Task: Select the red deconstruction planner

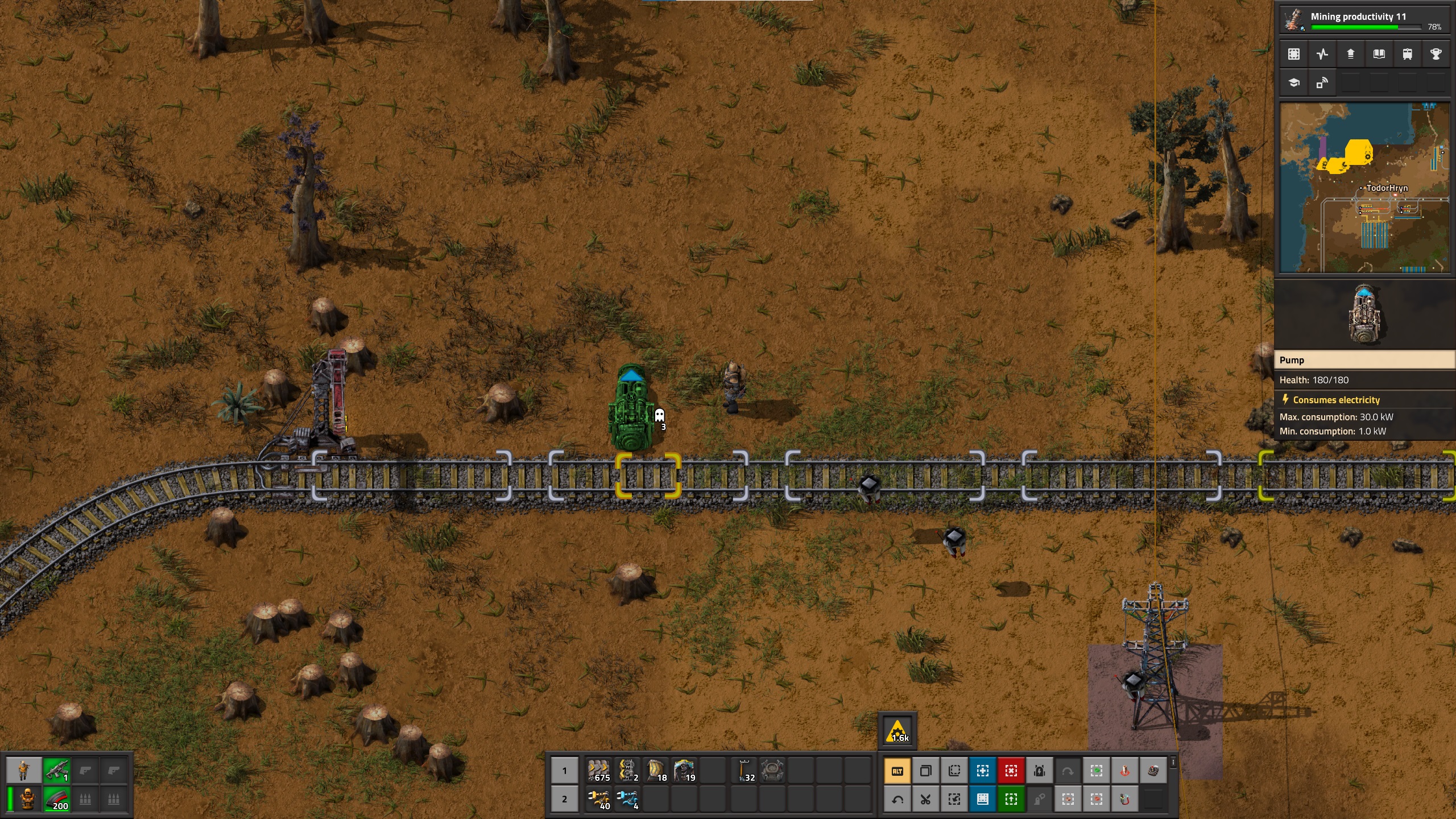Action: click(1011, 771)
